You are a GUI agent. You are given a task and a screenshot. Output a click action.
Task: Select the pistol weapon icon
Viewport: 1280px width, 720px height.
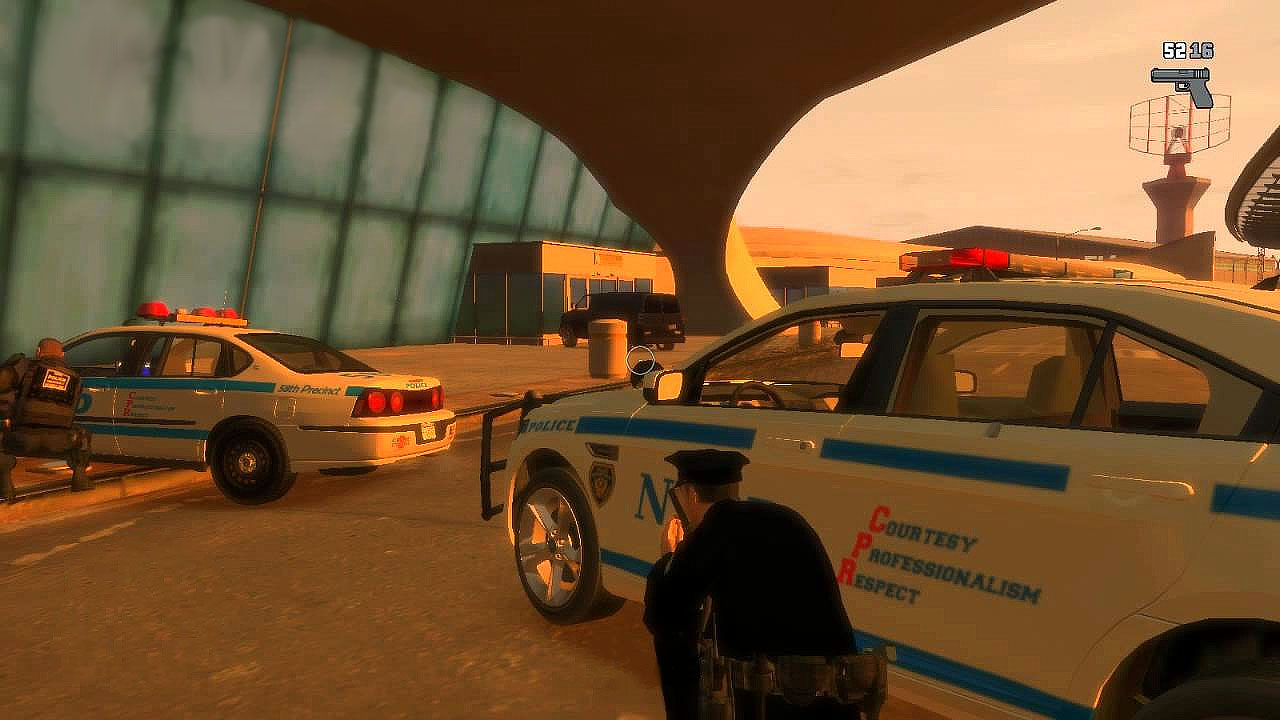tap(1182, 84)
